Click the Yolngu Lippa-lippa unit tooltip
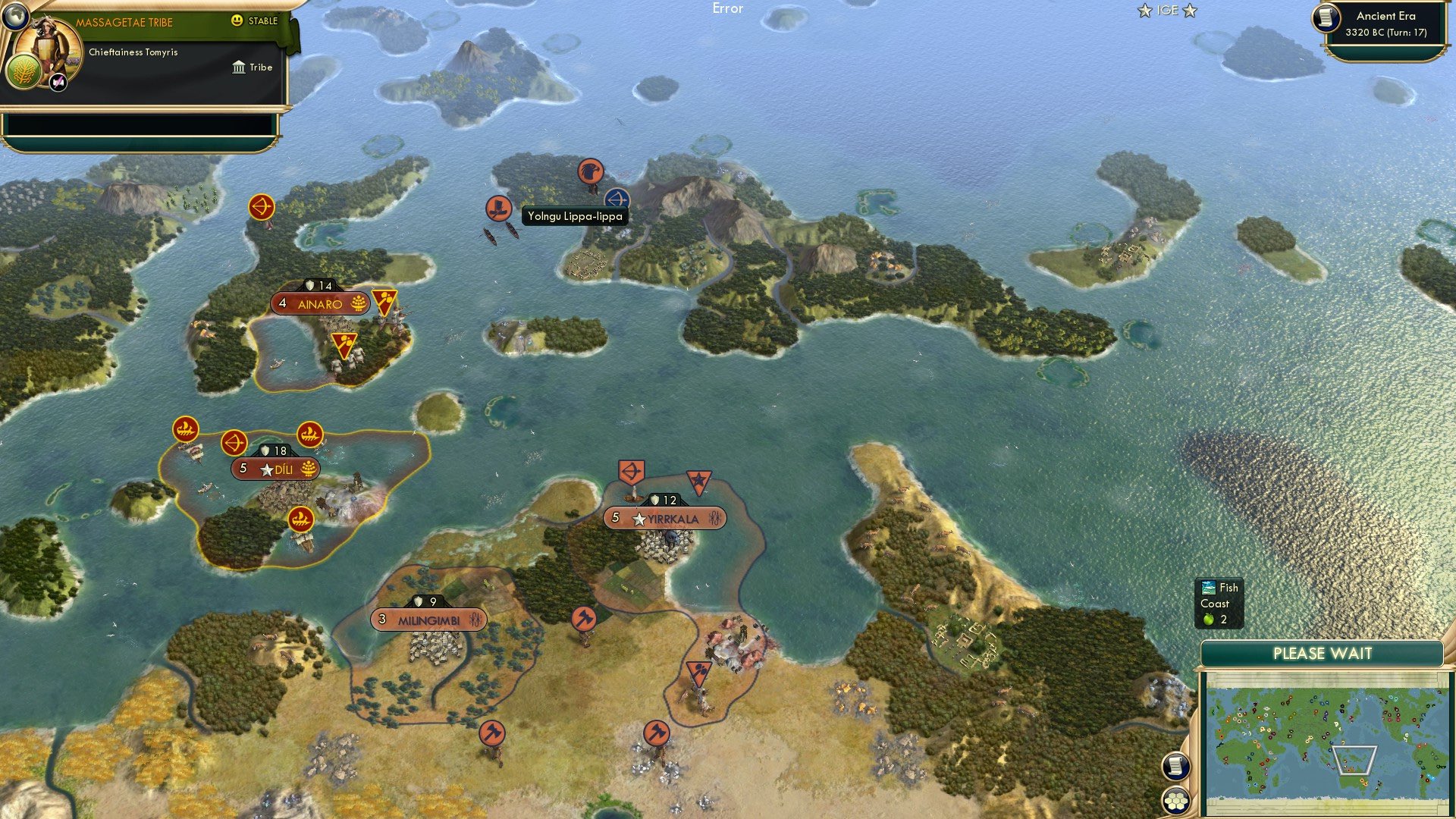Screen dimensions: 1456x819 point(576,216)
